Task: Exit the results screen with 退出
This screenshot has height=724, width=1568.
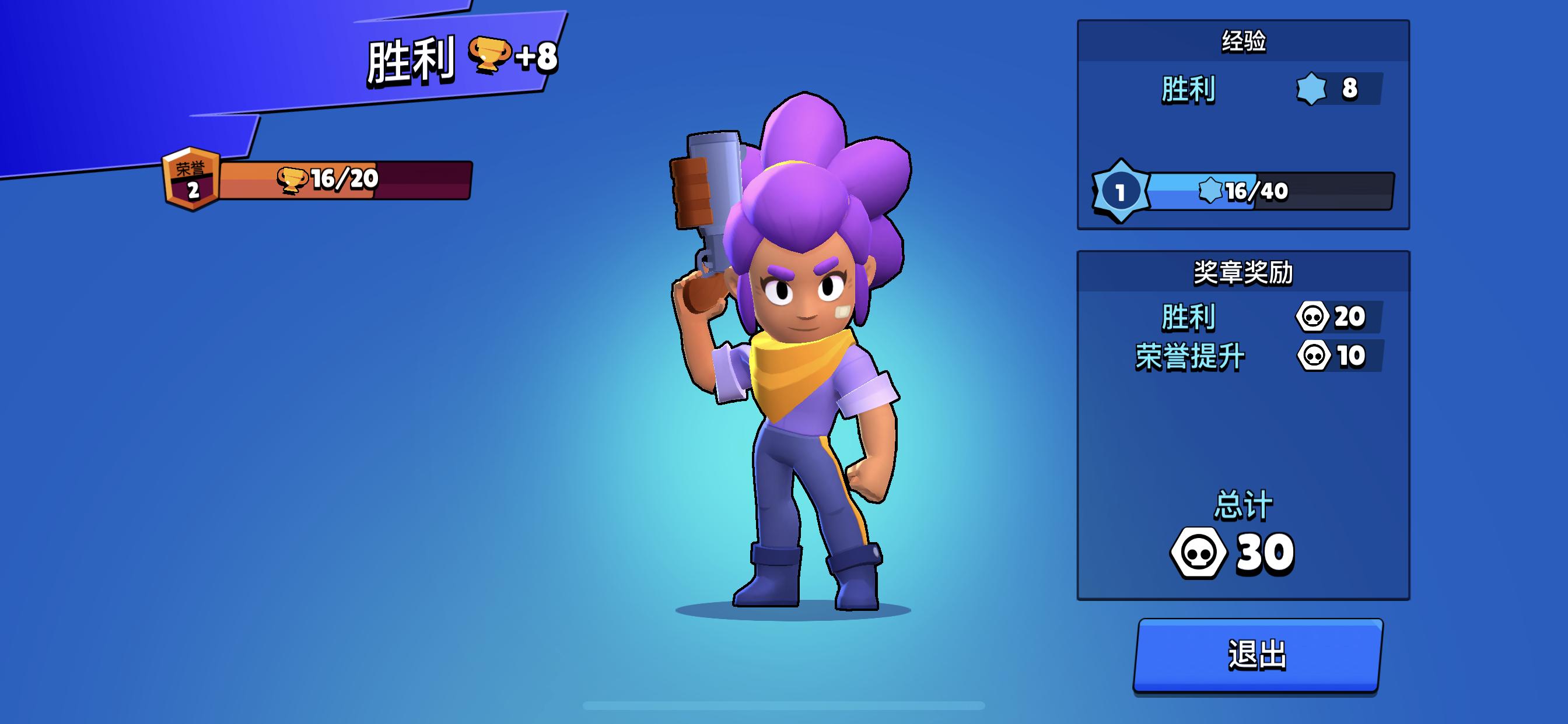Action: (1258, 655)
